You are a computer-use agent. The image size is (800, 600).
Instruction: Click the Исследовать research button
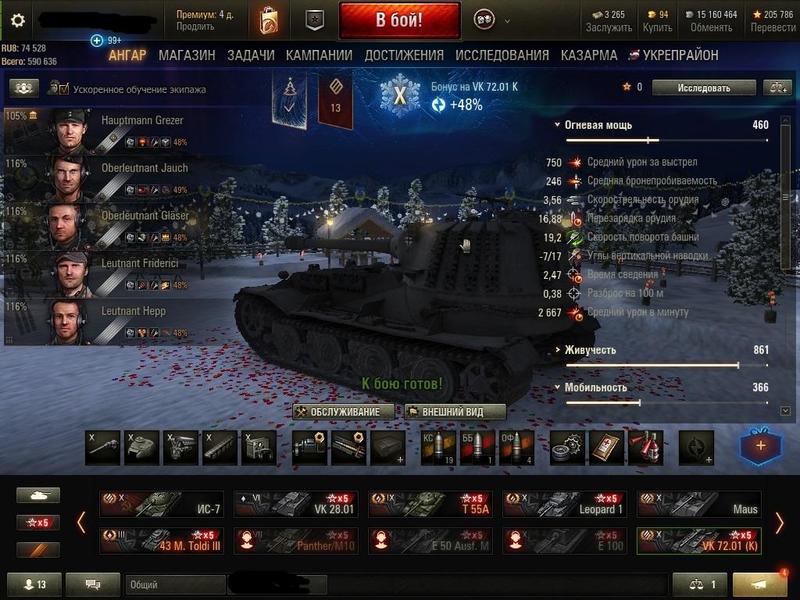coord(704,88)
